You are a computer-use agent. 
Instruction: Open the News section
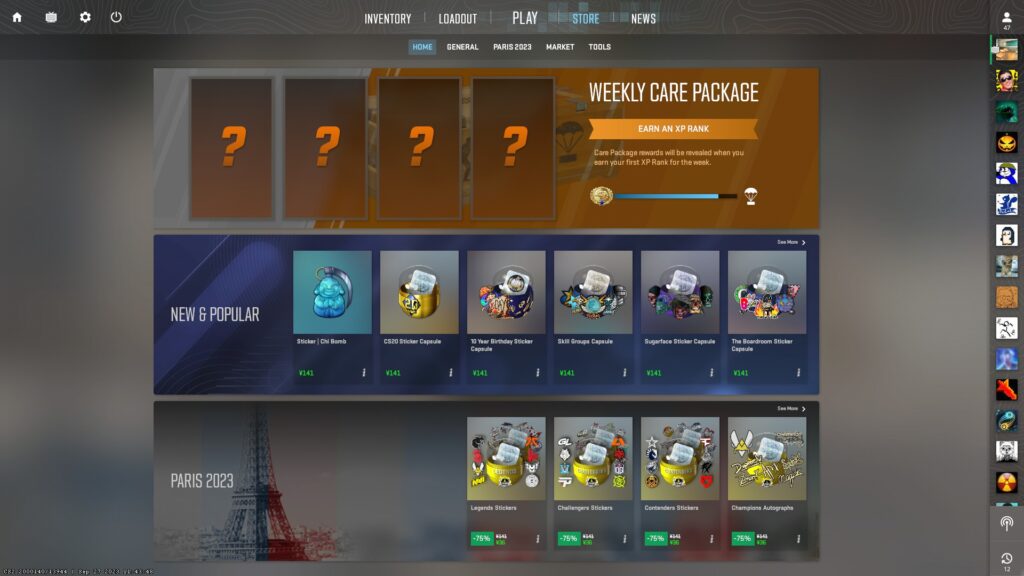(643, 19)
